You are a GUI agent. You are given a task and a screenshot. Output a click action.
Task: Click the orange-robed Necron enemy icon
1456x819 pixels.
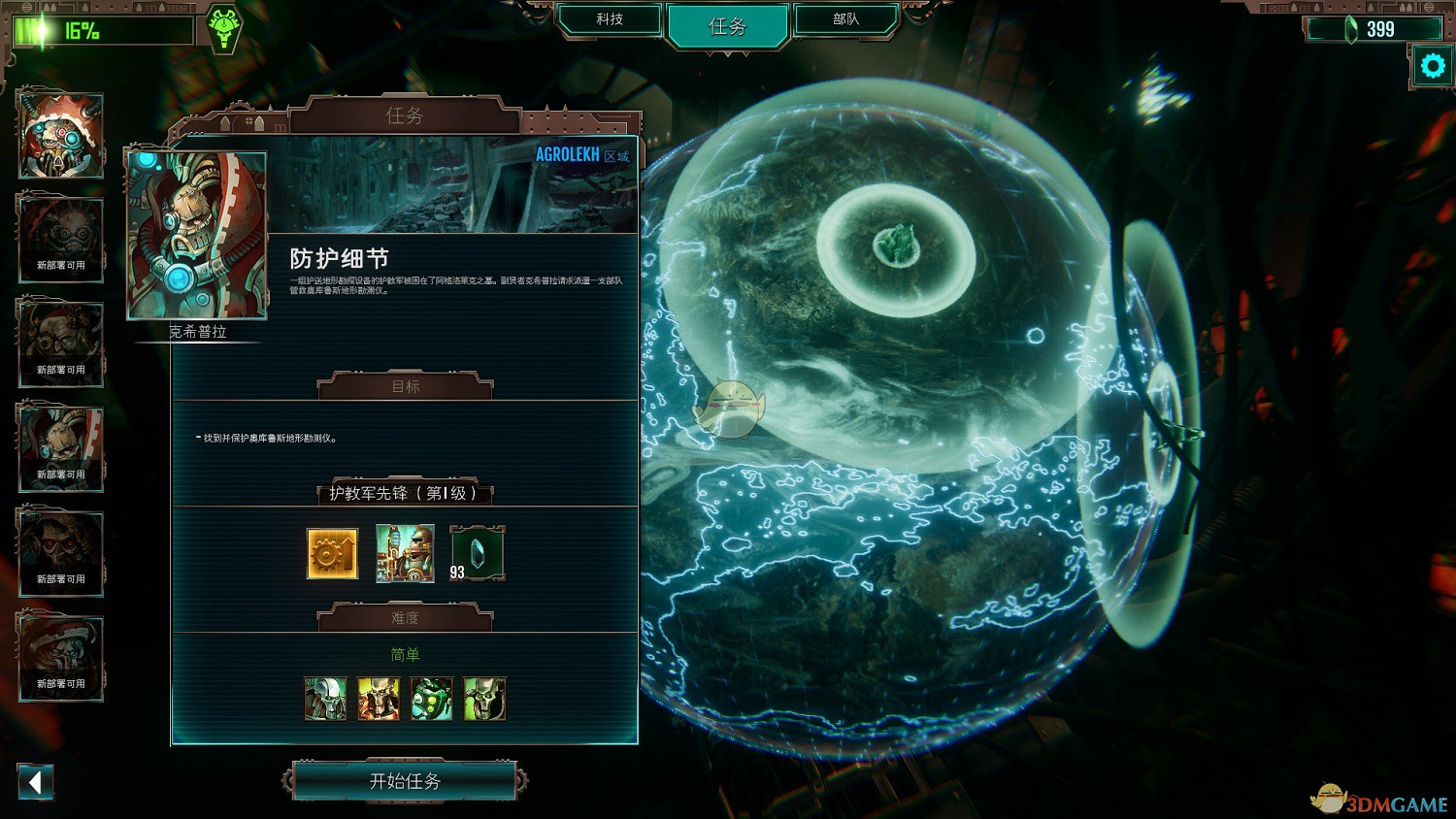click(379, 698)
